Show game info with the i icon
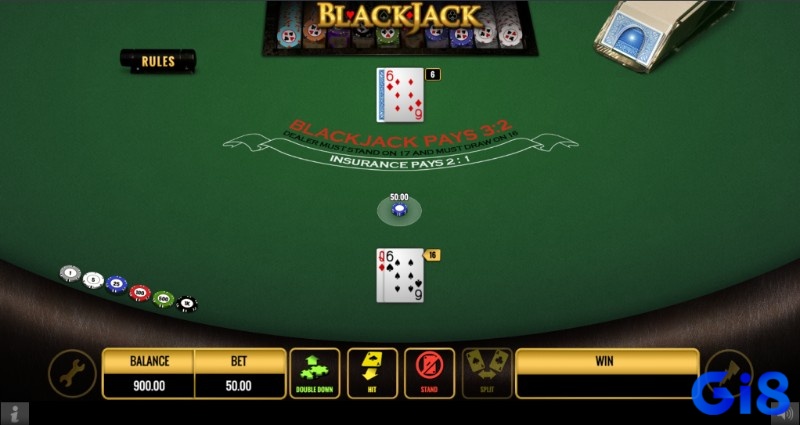This screenshot has height=425, width=800. (12, 412)
